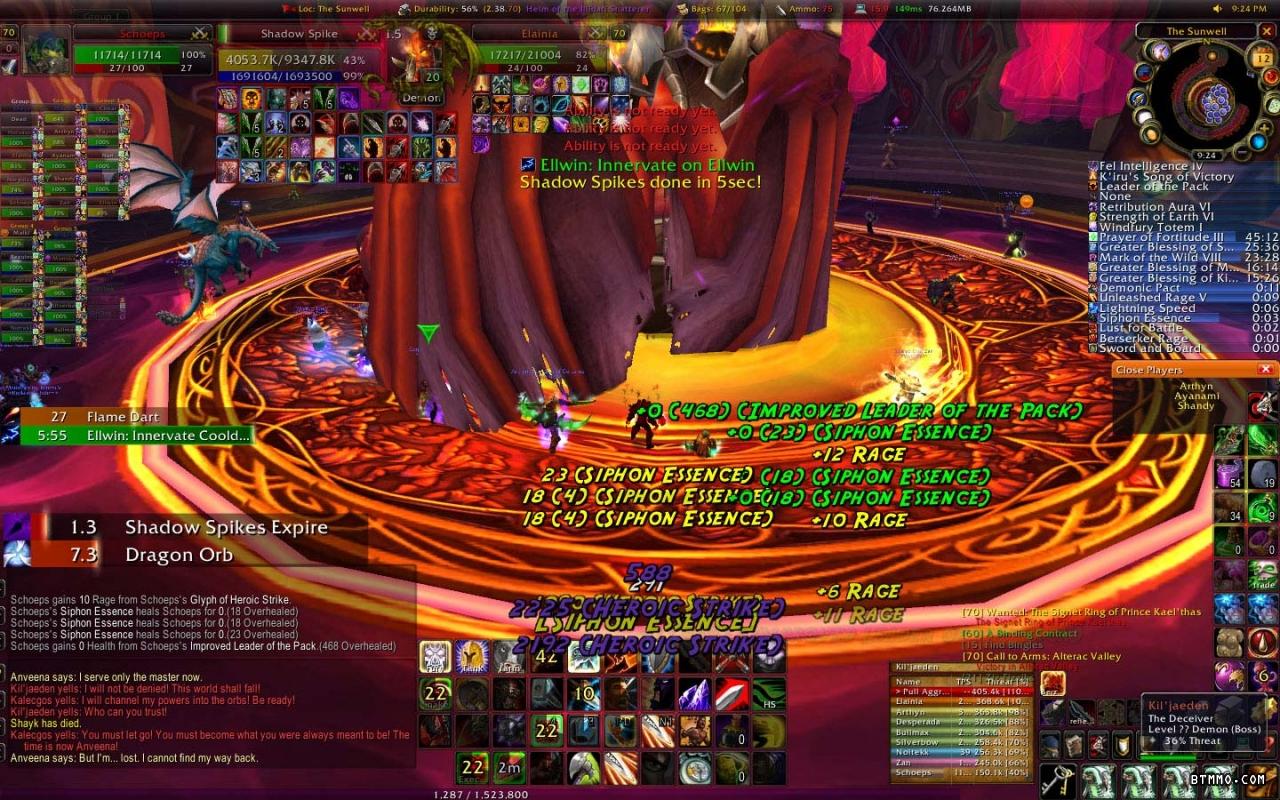This screenshot has width=1280, height=800.
Task: Close the Close Players window
Action: pos(1265,370)
